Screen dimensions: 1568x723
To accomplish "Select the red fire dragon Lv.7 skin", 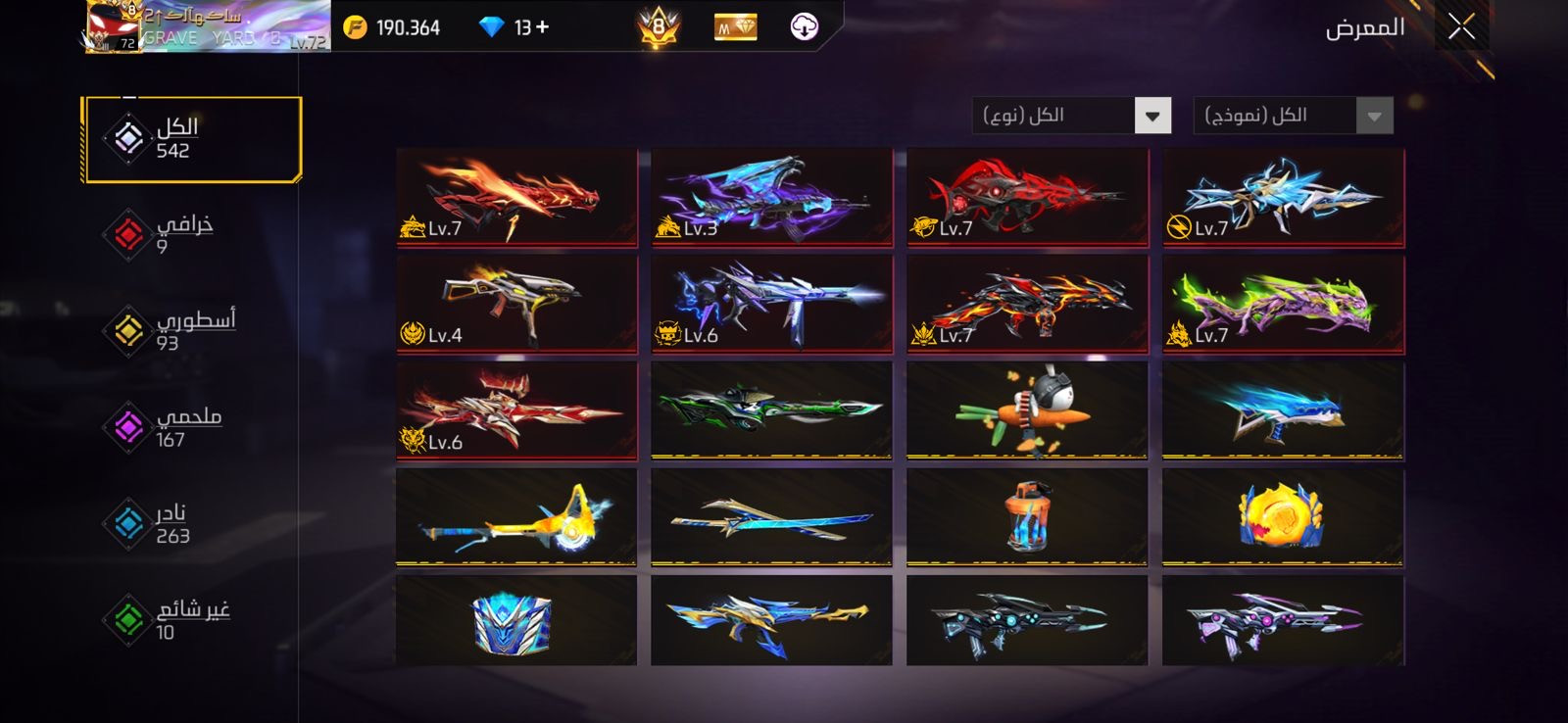I will click(x=516, y=196).
